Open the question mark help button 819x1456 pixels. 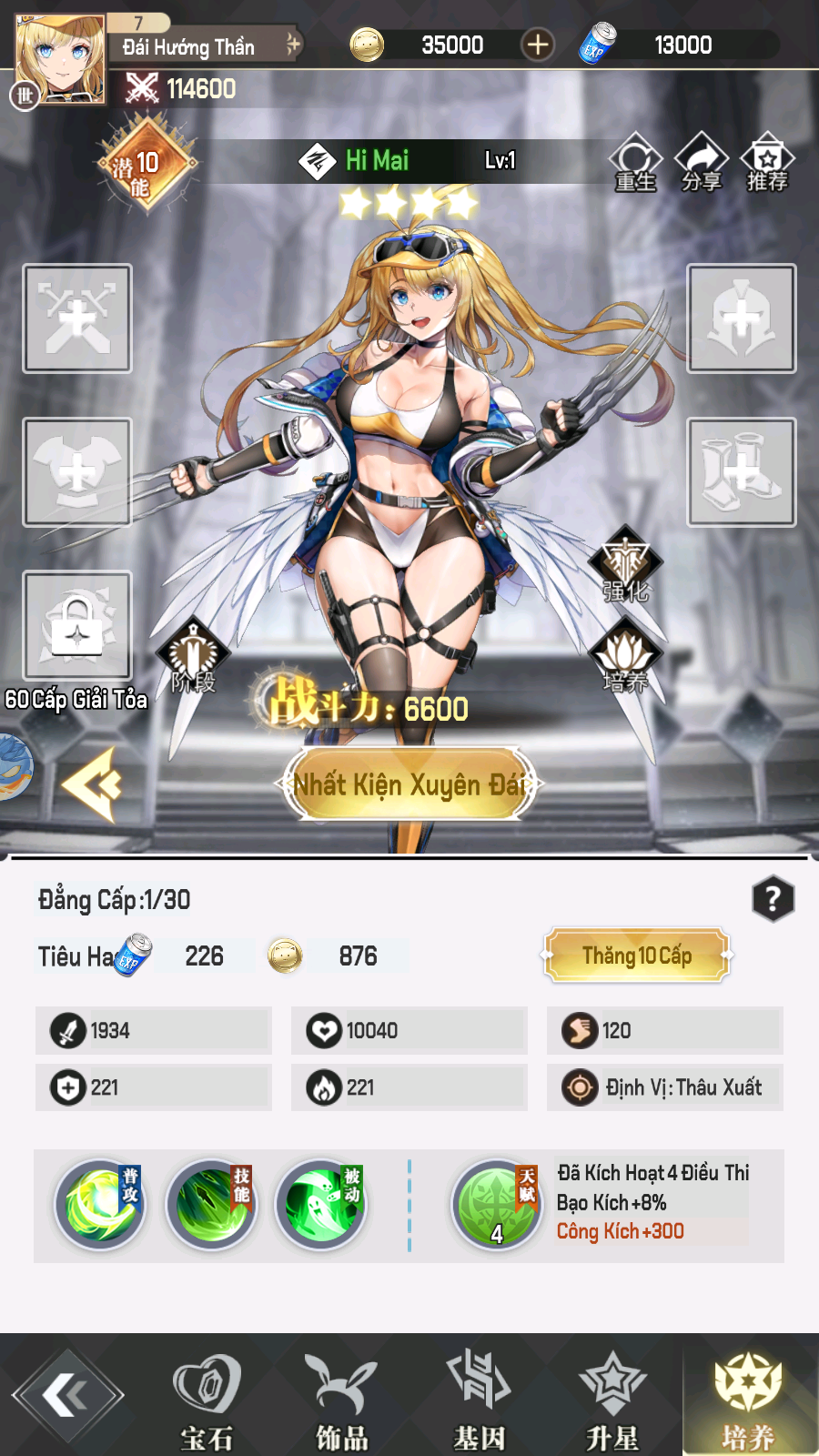pos(773,899)
